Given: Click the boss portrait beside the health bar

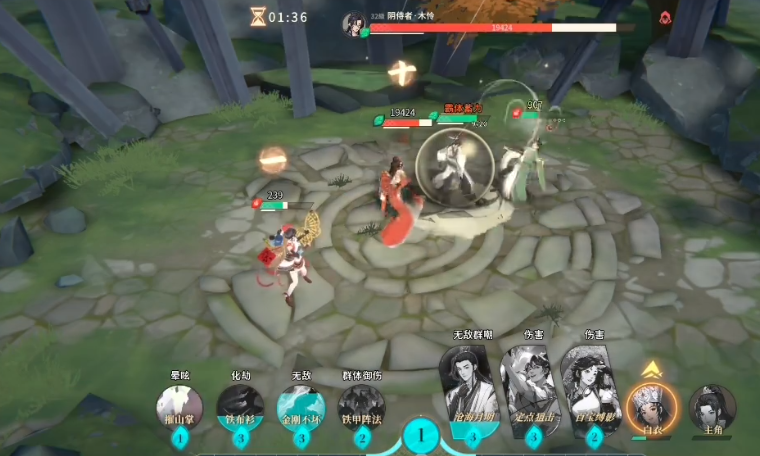Looking at the screenshot, I should [354, 20].
